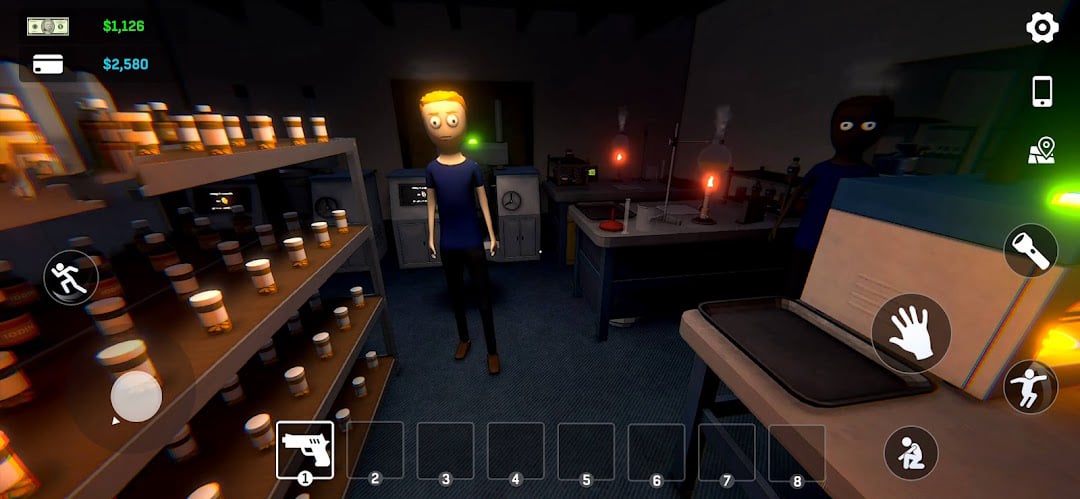This screenshot has height=499, width=1080.
Task: Open the settings gear menu
Action: 1042,27
